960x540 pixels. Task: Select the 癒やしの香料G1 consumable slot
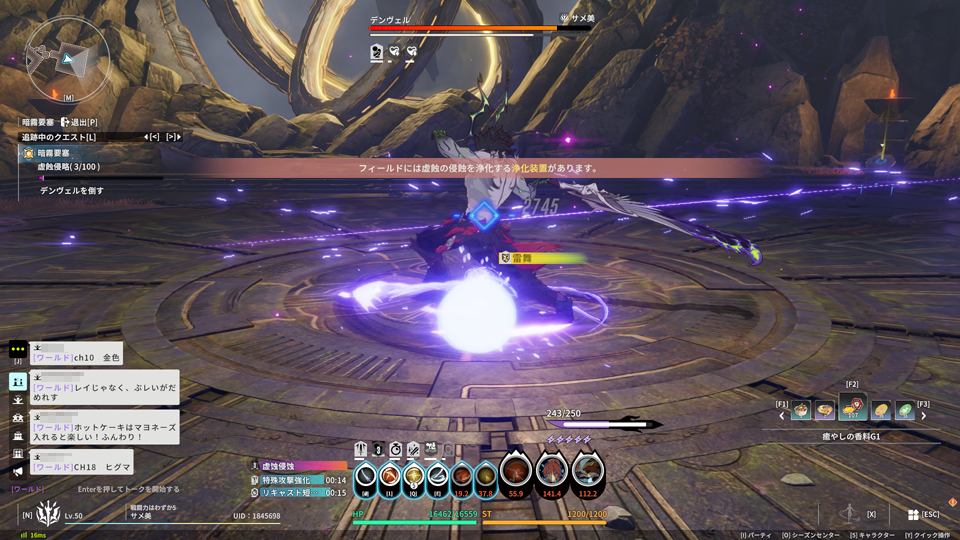852,408
